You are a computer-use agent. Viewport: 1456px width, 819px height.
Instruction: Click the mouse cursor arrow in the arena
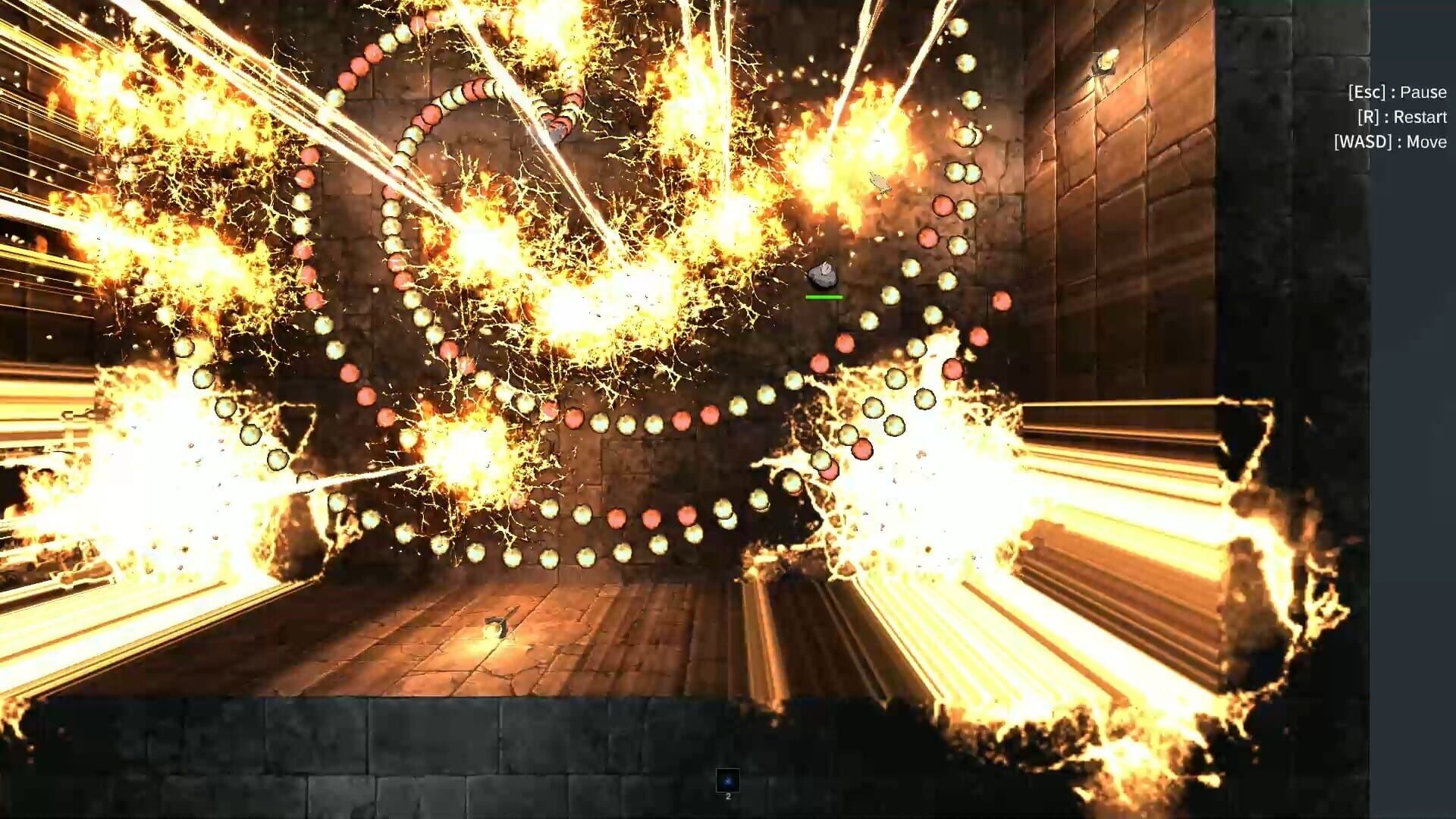(879, 181)
